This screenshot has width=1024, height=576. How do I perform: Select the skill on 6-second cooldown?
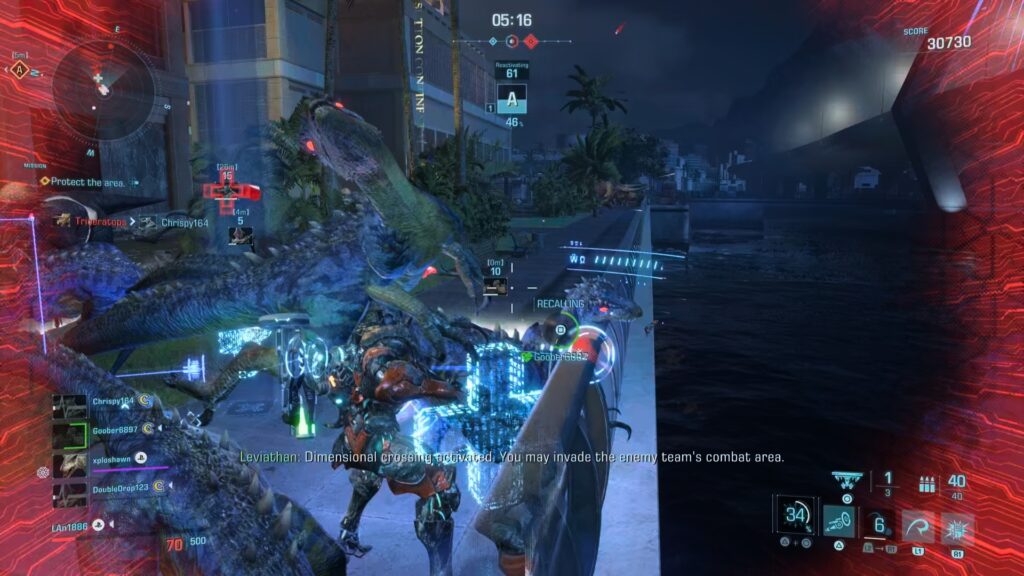coord(879,522)
